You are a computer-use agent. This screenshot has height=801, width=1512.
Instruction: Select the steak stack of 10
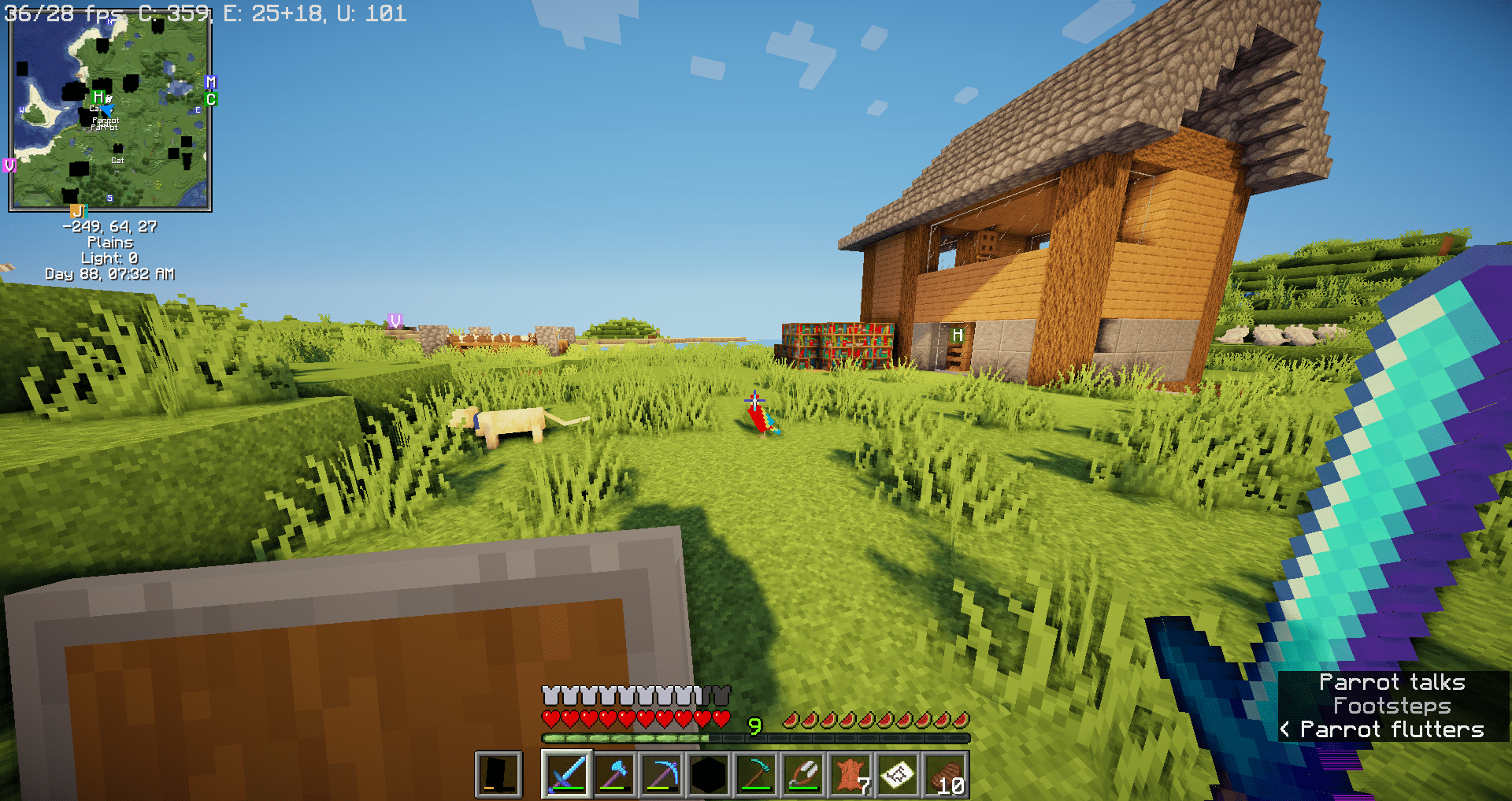click(947, 773)
